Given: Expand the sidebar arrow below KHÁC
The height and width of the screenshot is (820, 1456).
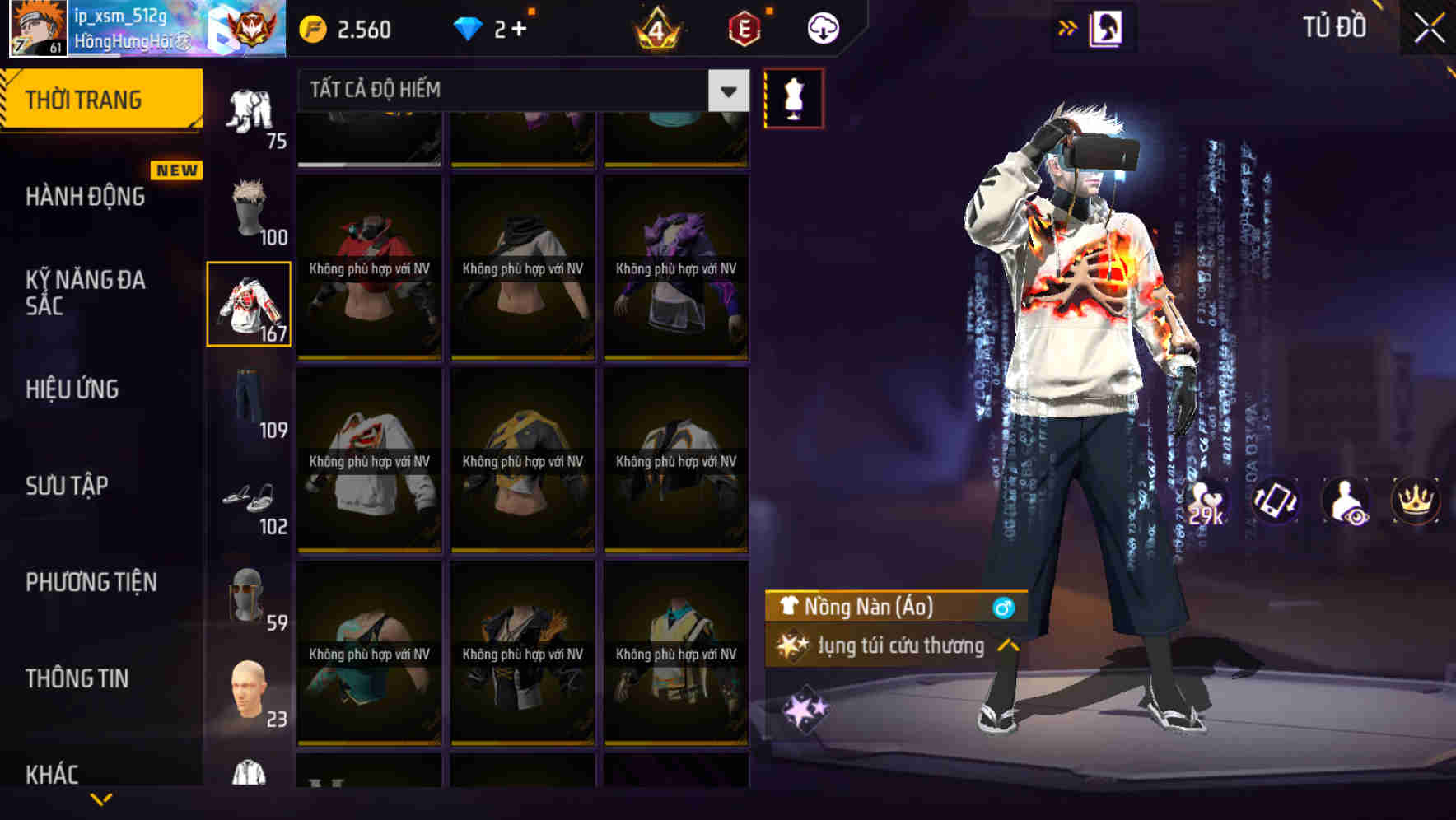Looking at the screenshot, I should click(x=99, y=800).
